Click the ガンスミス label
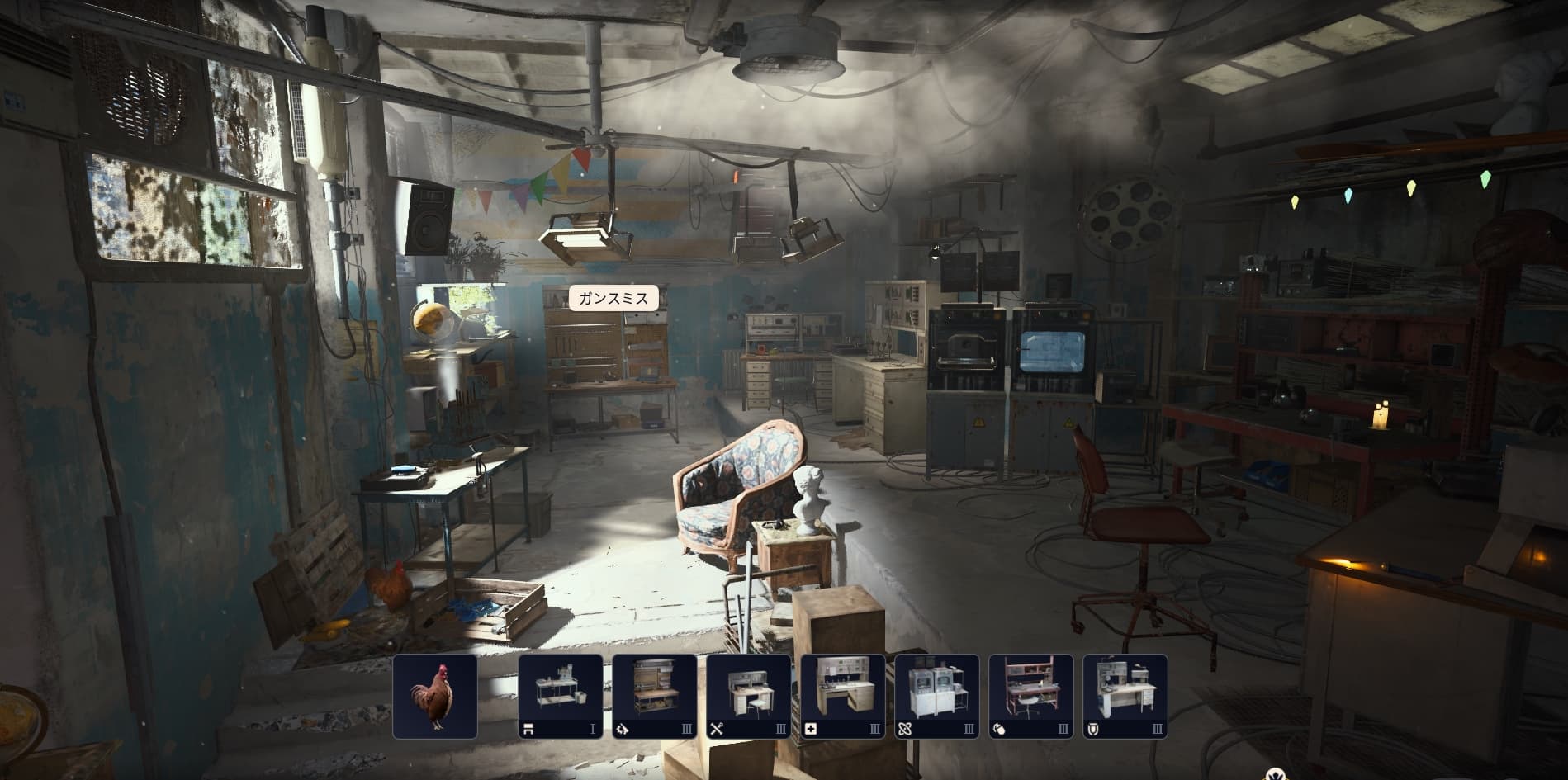 [613, 298]
